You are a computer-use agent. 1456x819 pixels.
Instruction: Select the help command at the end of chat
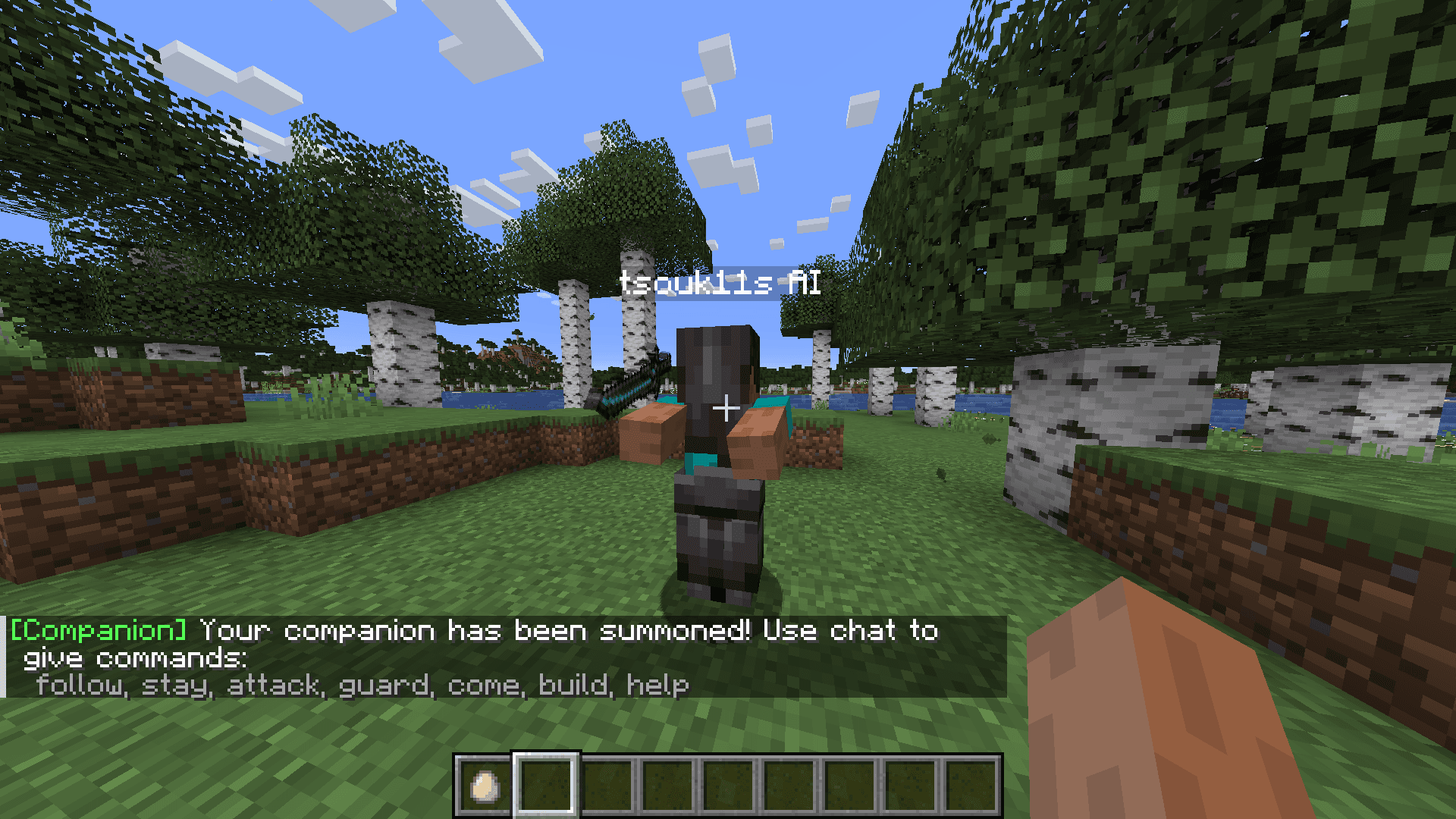[x=658, y=683]
